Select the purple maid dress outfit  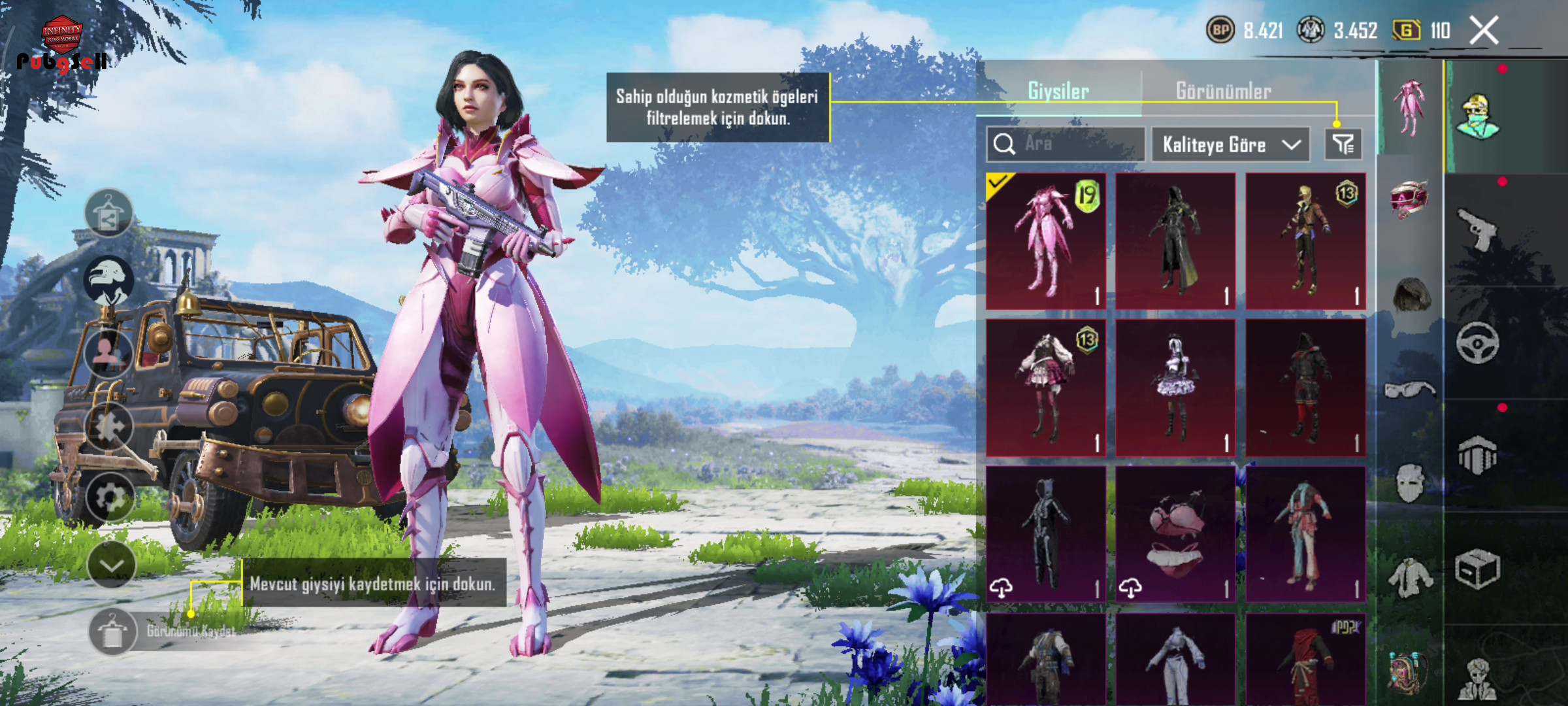coord(1175,387)
